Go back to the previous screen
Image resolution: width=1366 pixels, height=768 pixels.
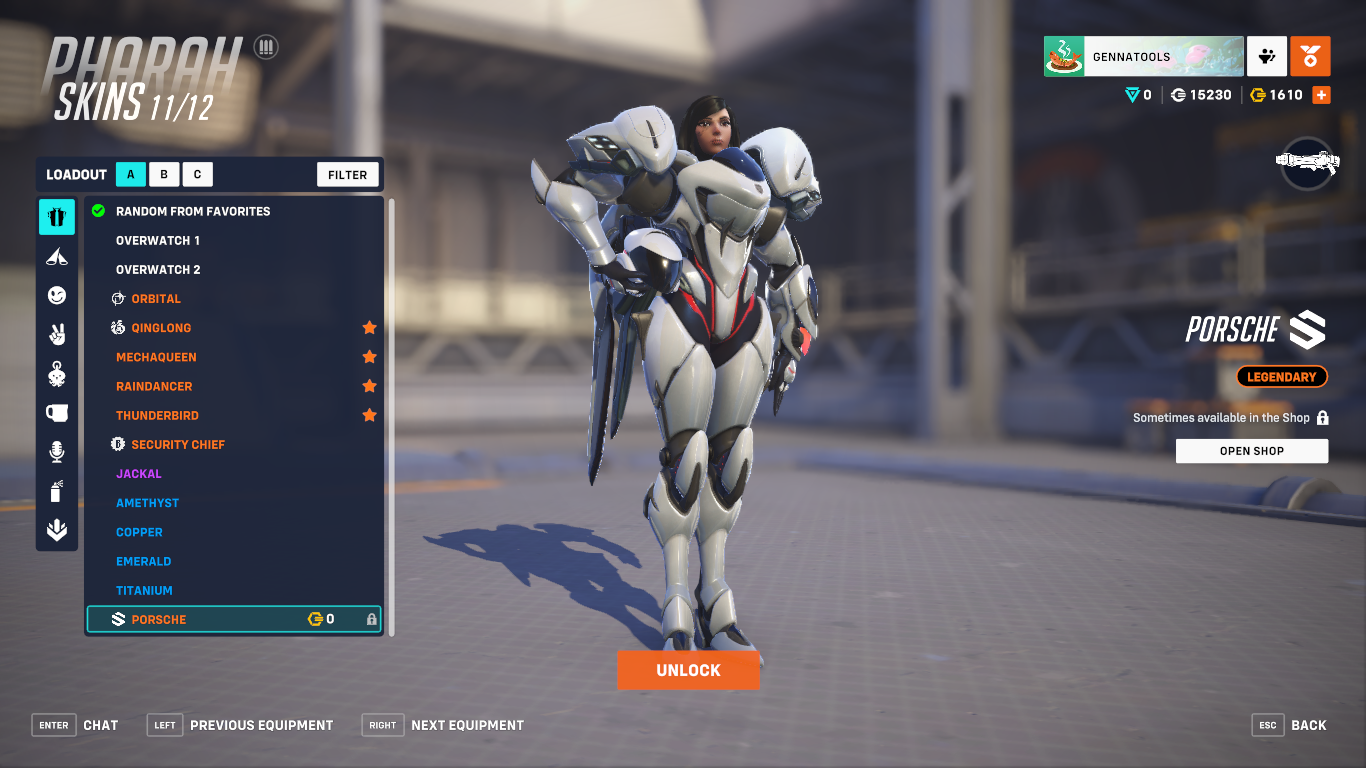[1290, 725]
